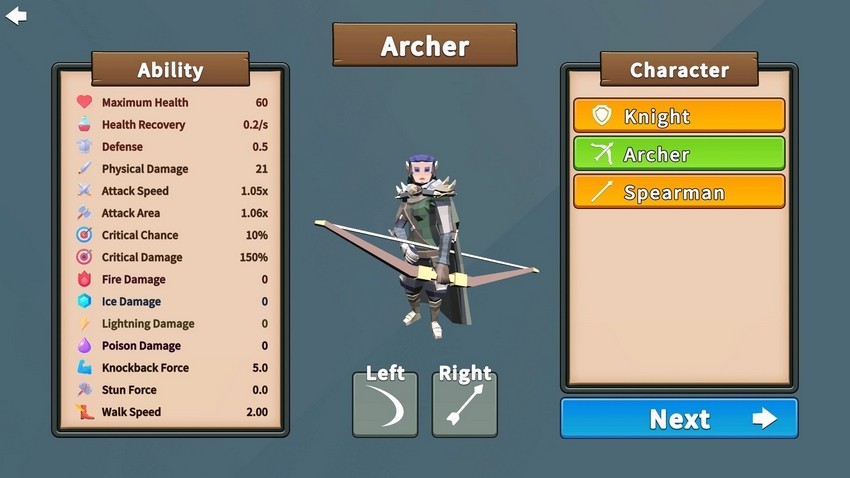Click the Next button
Image resolution: width=850 pixels, height=478 pixels.
coord(679,418)
